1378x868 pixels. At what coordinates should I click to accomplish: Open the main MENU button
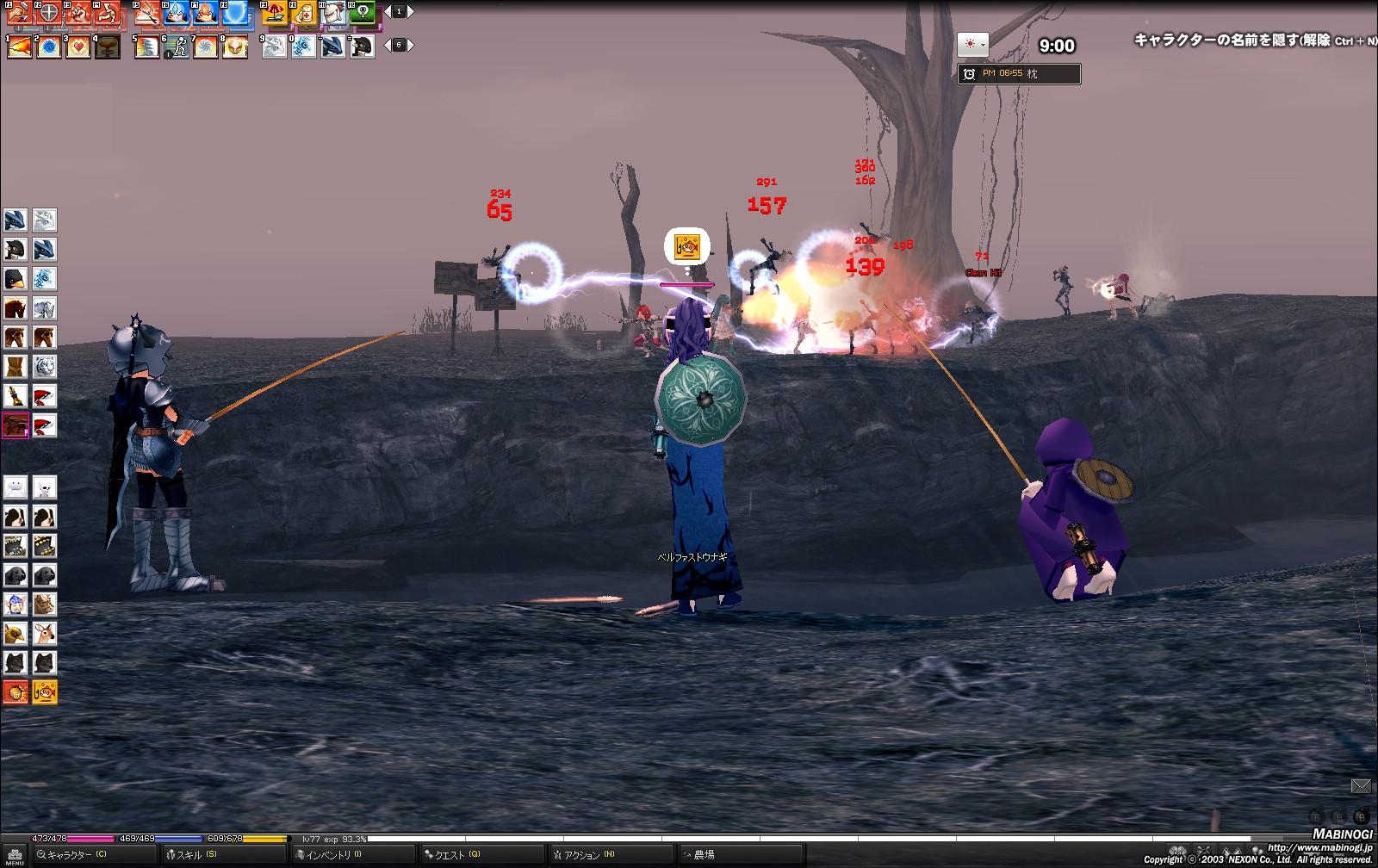click(x=15, y=855)
